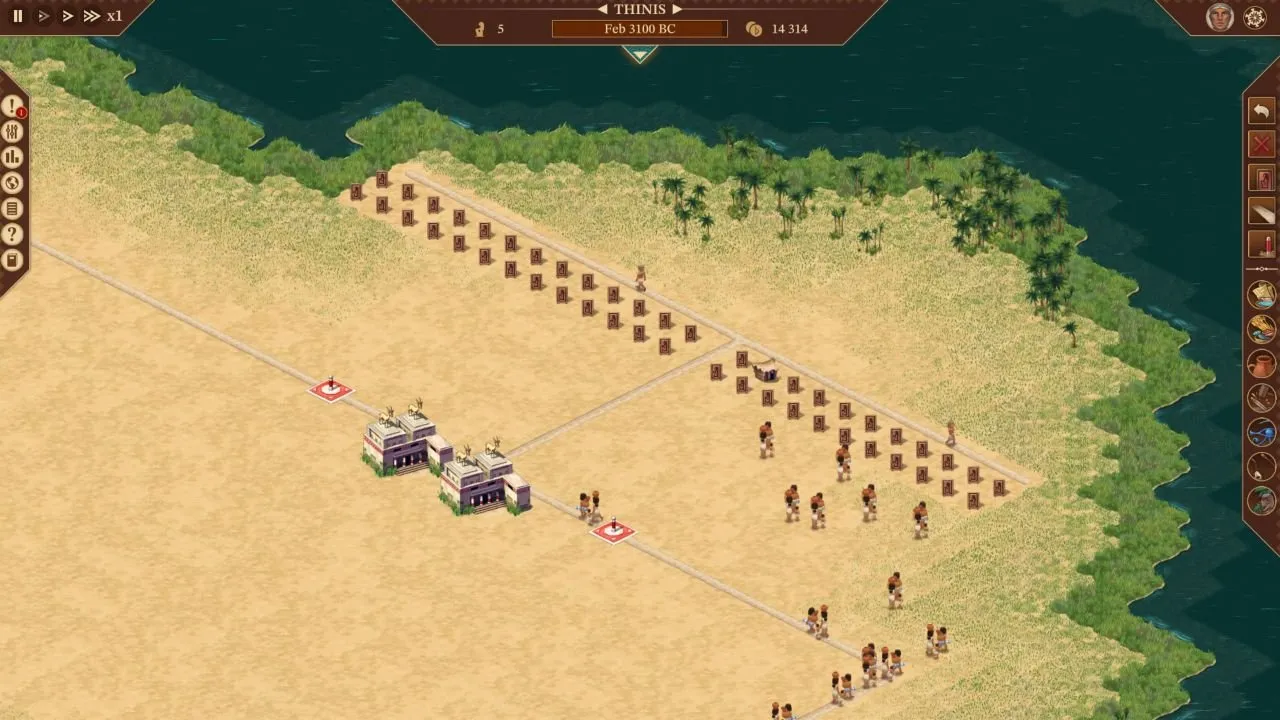
Task: Open the world map globe
Action: [x=13, y=184]
